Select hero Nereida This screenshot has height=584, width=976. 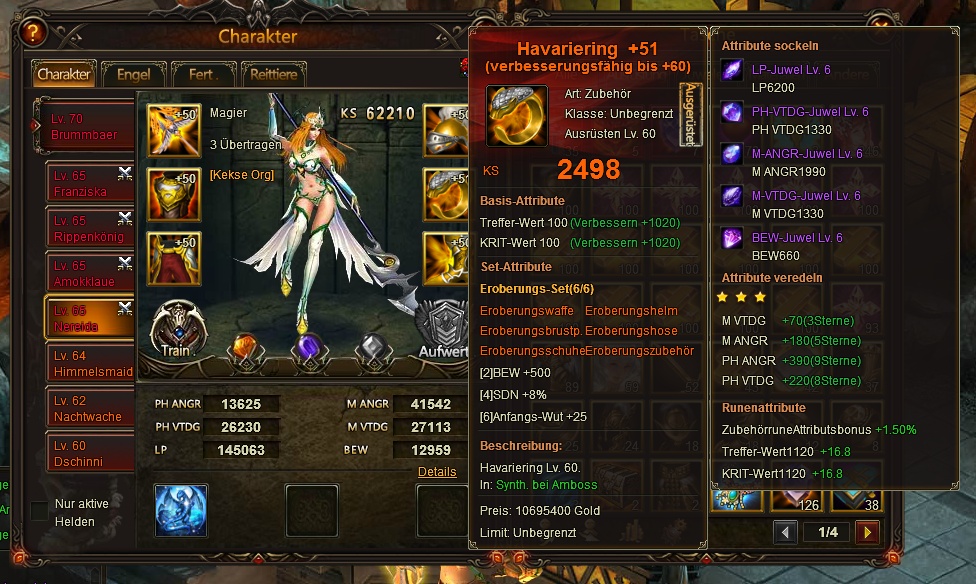click(90, 318)
